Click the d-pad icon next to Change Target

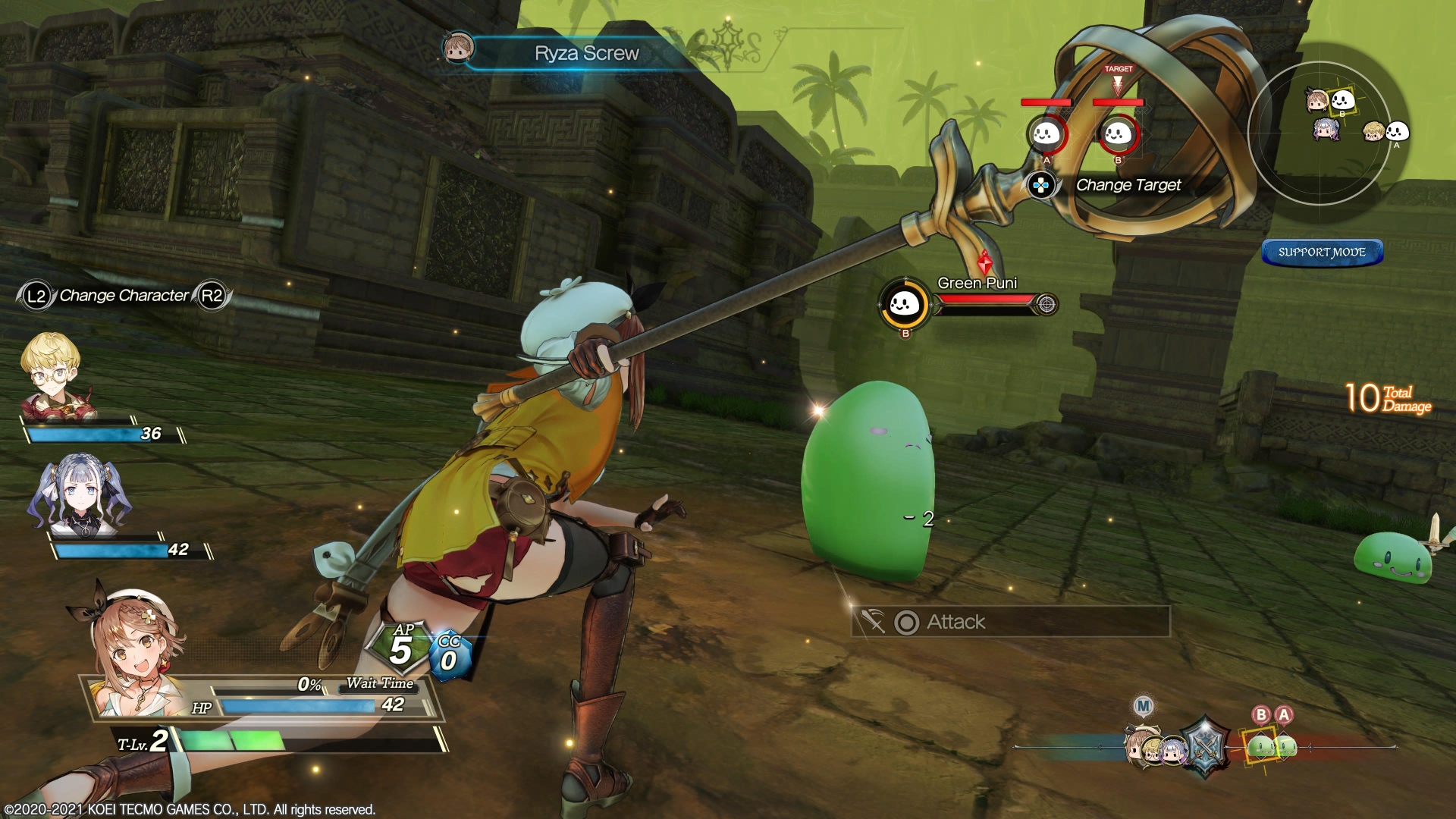click(x=1040, y=184)
